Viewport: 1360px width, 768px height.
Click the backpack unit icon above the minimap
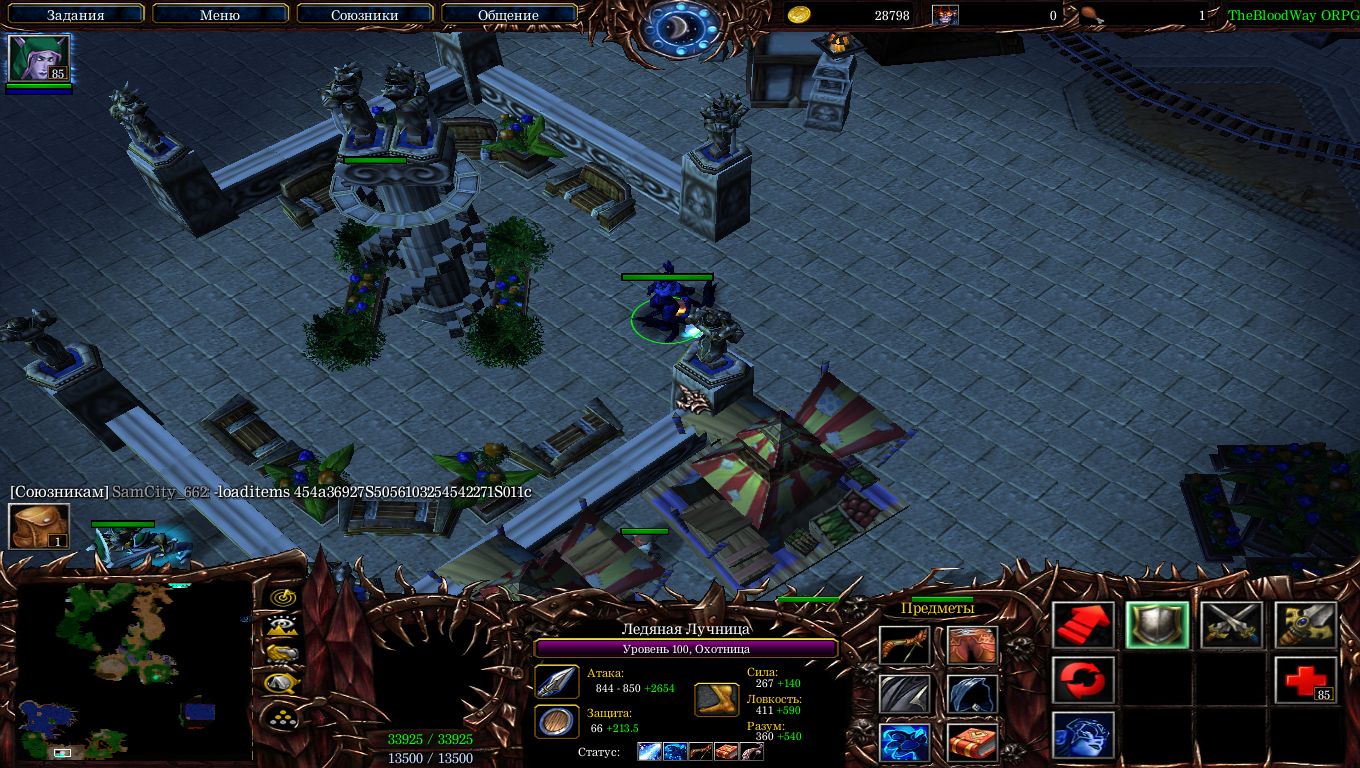39,527
